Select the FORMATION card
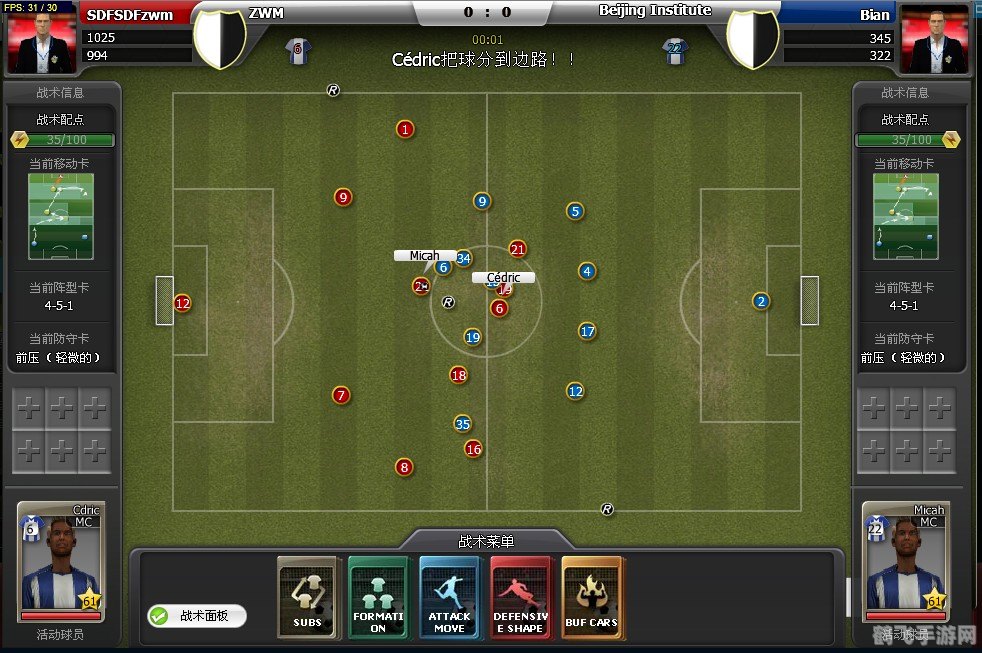Screen dimensions: 982x653 (379, 597)
